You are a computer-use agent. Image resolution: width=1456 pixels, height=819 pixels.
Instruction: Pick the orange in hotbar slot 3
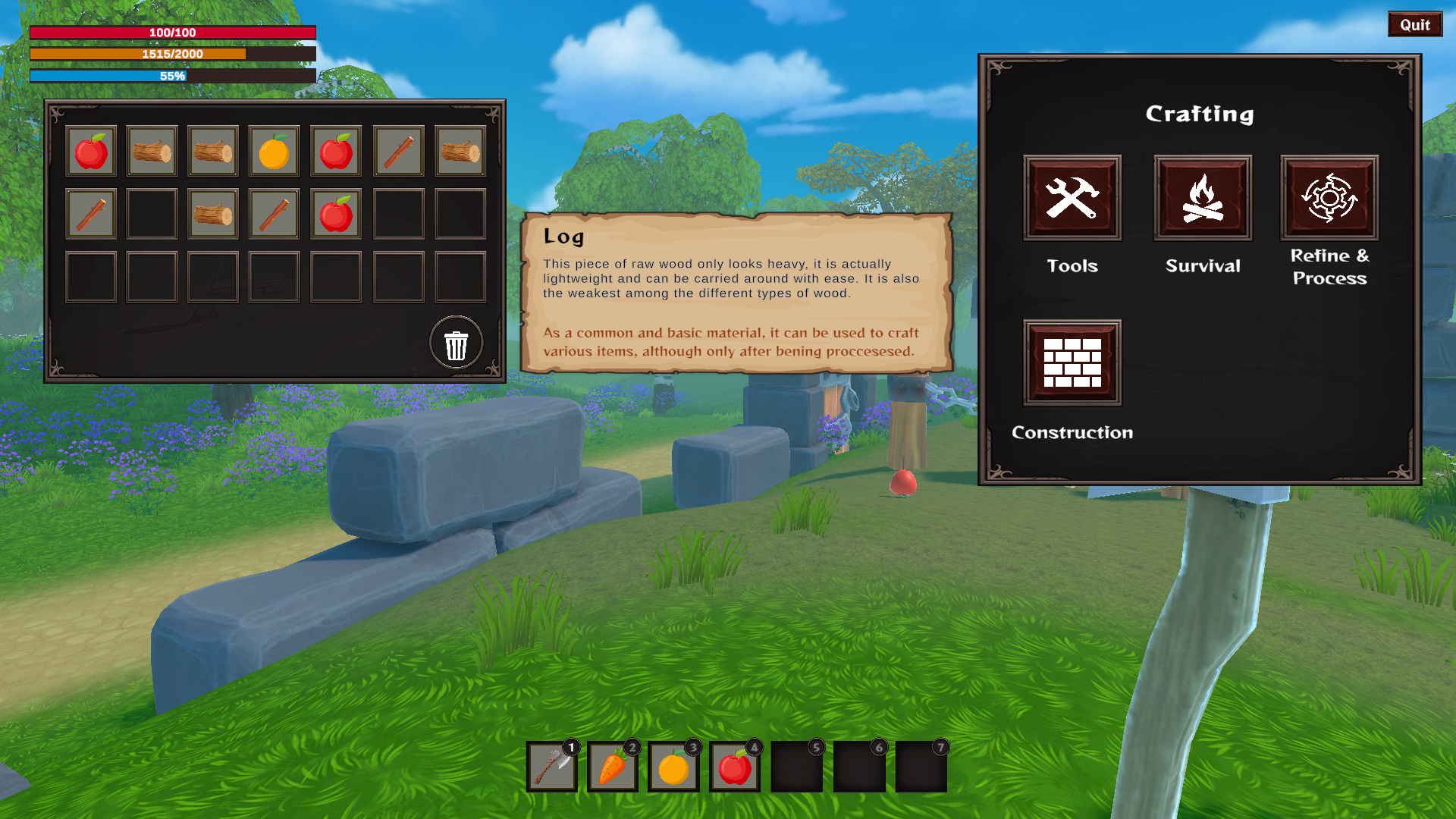673,767
